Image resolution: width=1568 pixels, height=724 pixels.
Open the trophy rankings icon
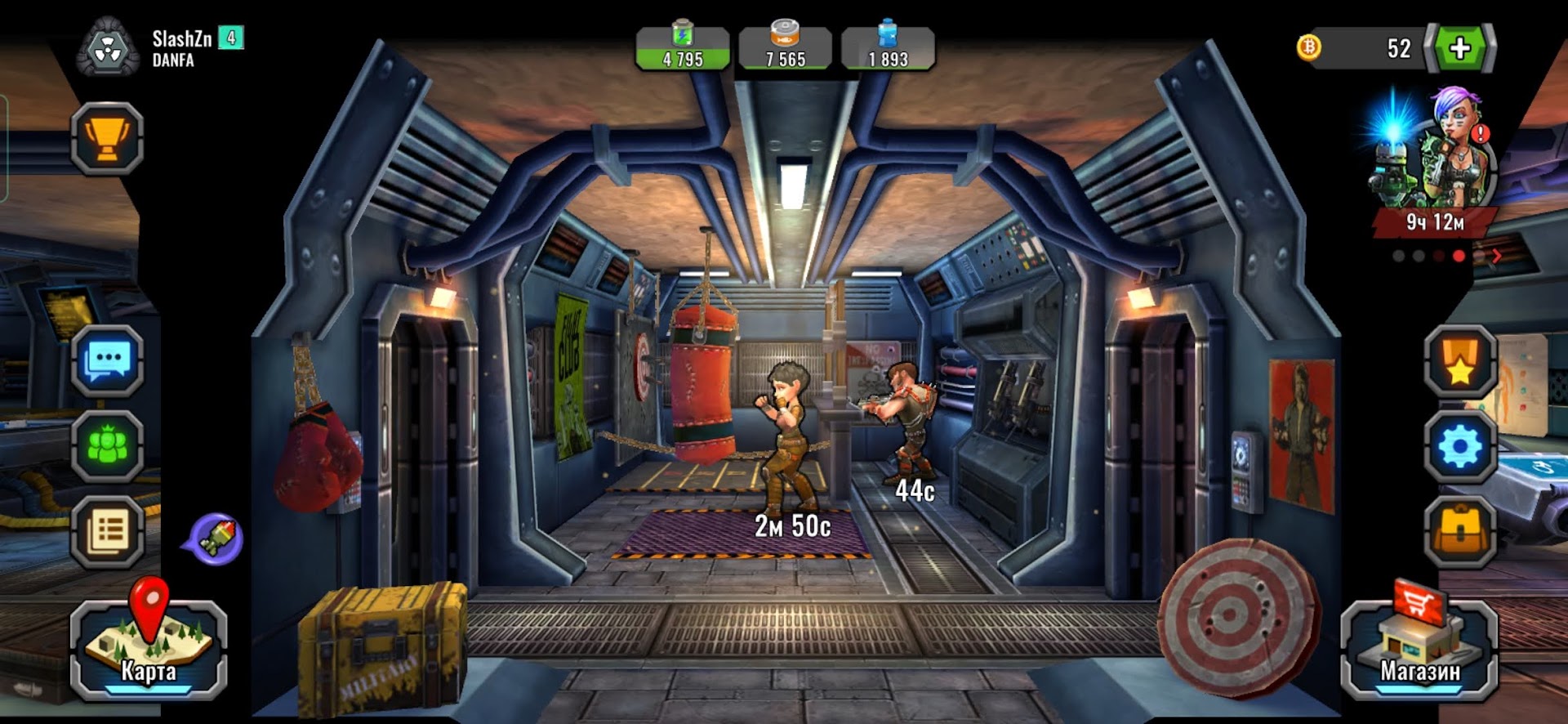coord(107,139)
